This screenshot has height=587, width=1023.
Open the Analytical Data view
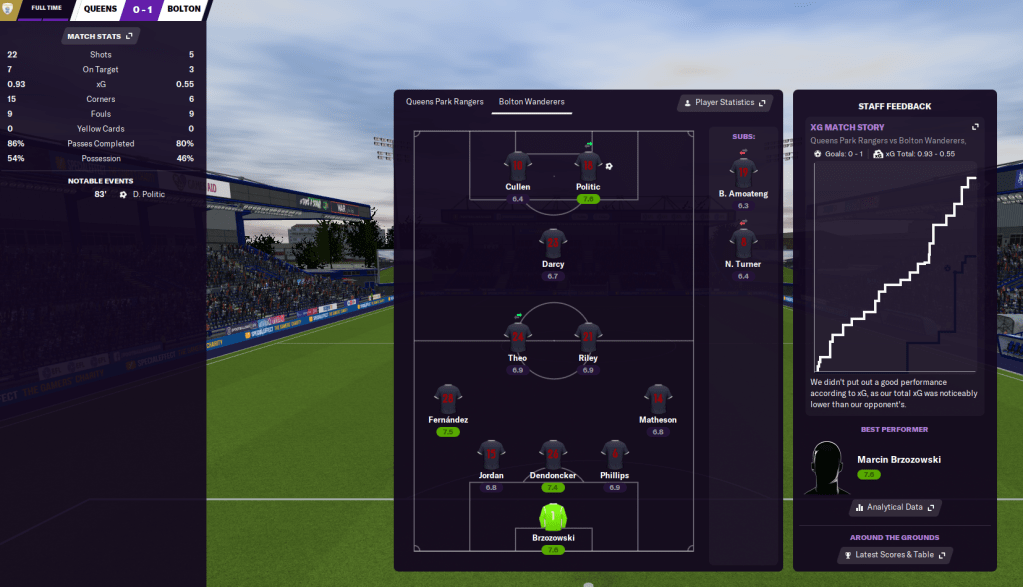pyautogui.click(x=895, y=508)
